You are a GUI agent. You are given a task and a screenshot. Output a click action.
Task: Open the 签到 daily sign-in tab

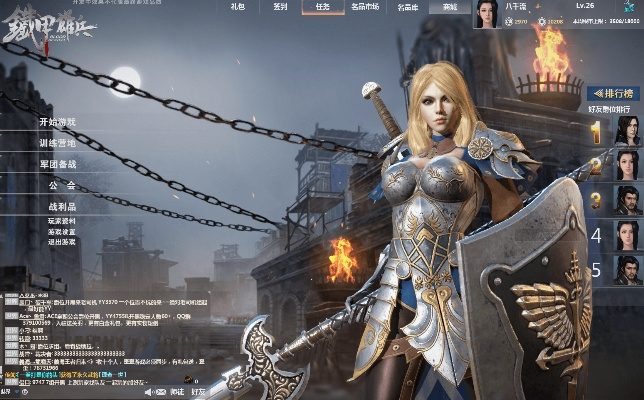(281, 7)
